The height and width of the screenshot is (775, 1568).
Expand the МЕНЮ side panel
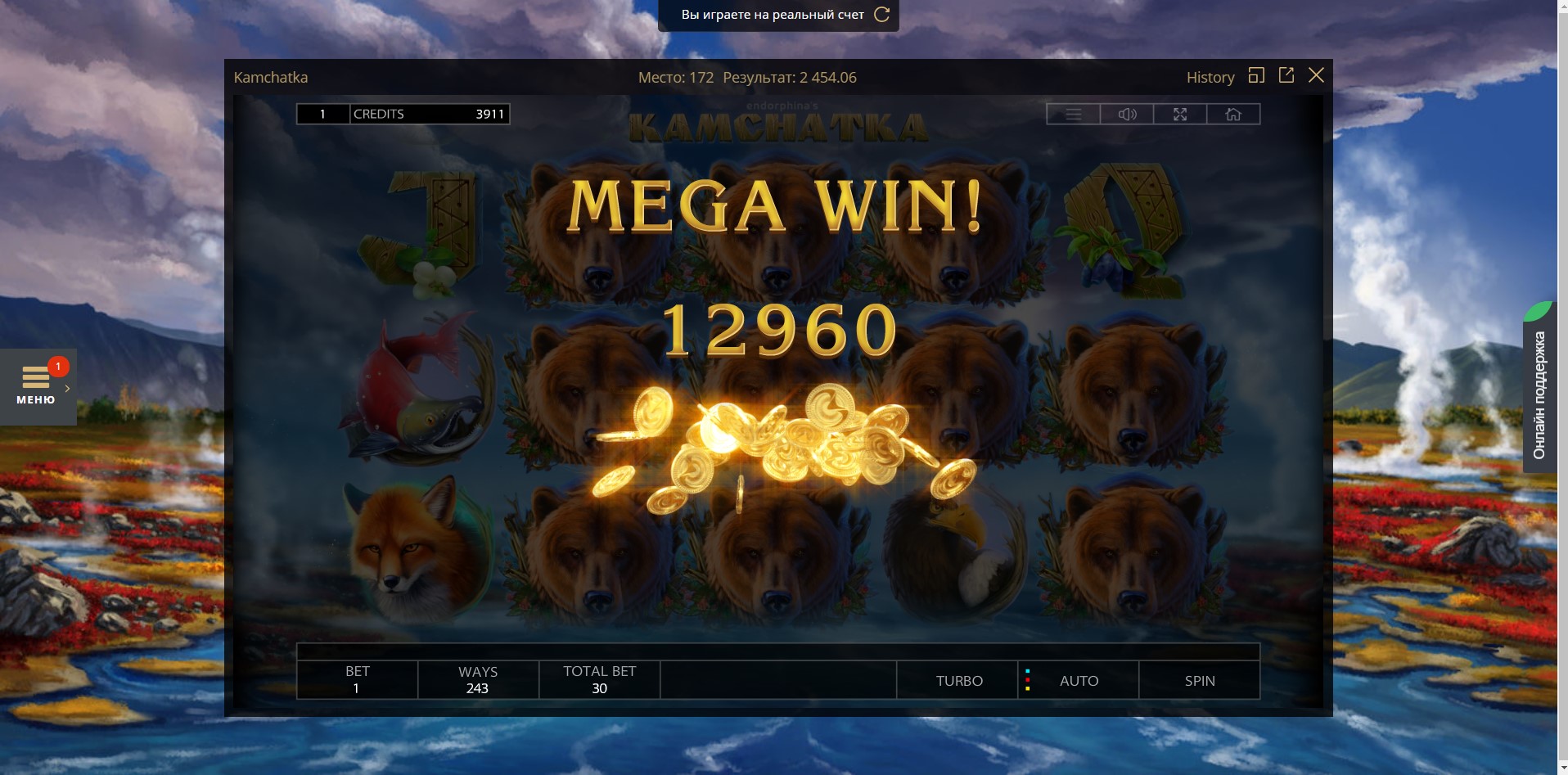click(38, 386)
